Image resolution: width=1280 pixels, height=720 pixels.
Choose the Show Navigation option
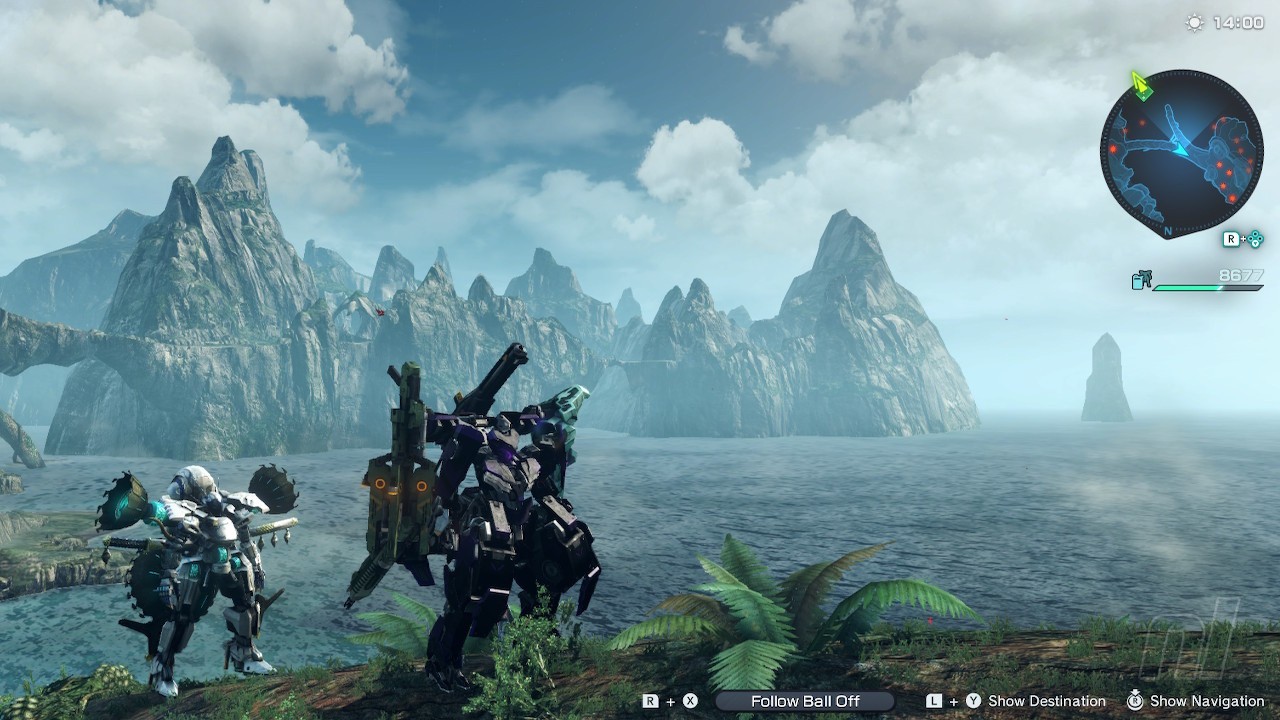pos(1207,701)
